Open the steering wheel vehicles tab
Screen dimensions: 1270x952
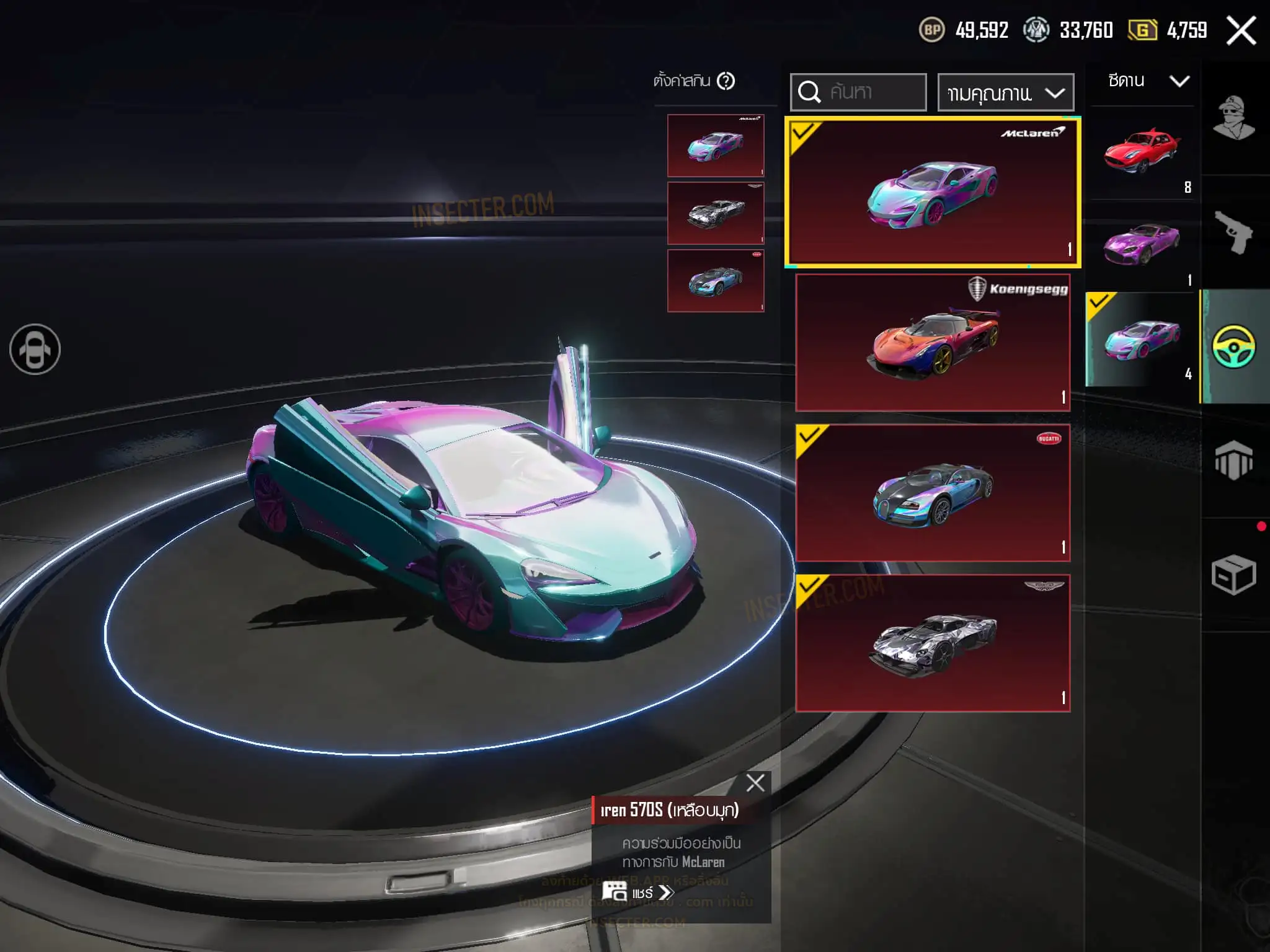pos(1234,346)
